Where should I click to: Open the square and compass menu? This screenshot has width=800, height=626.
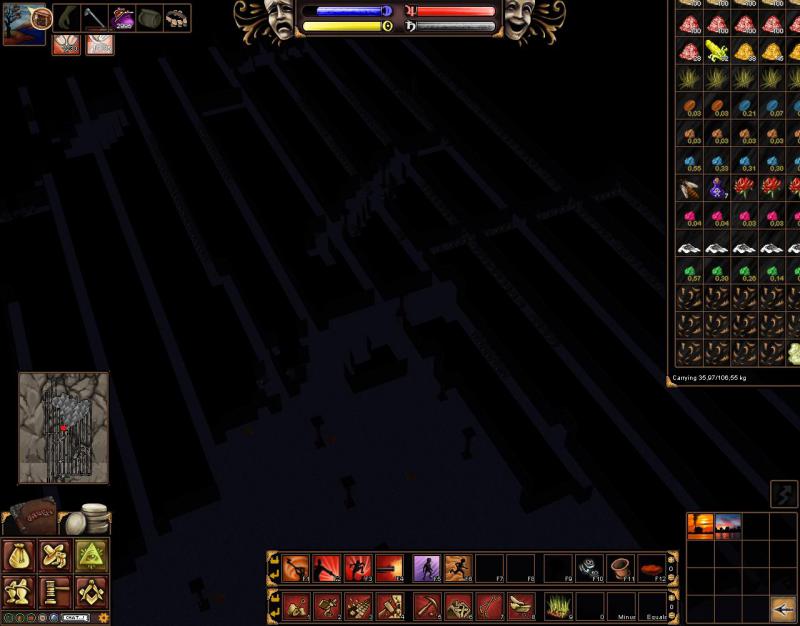tap(90, 592)
